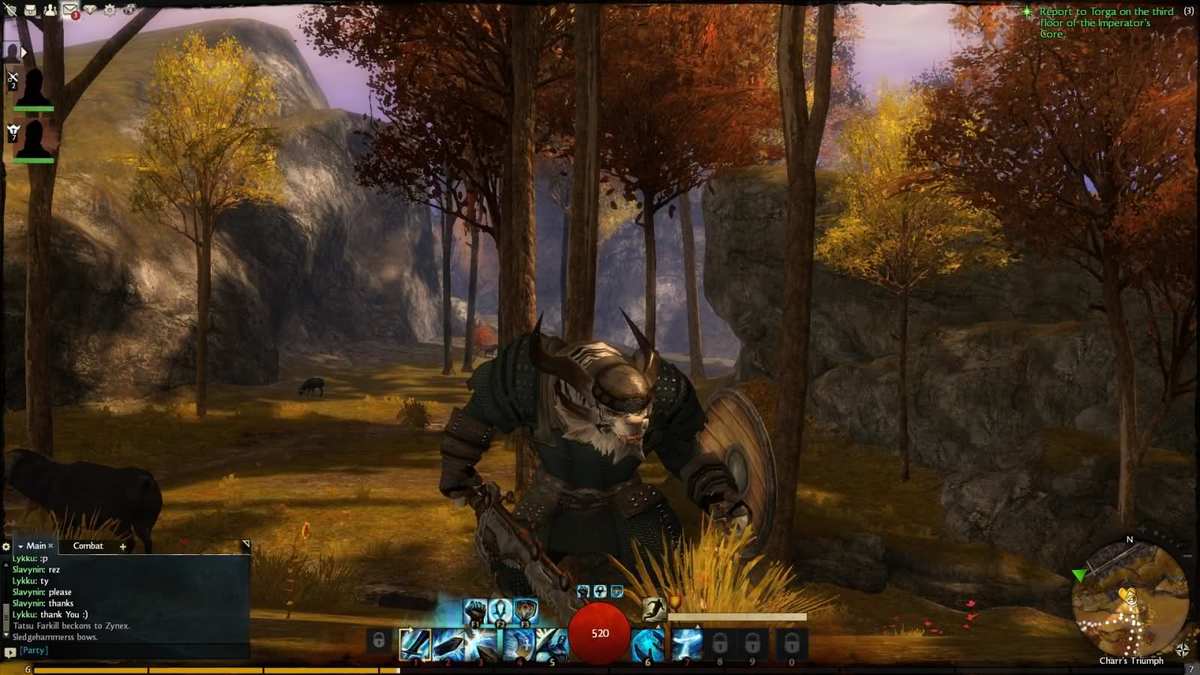Open the inventory bag icon

[x=30, y=10]
